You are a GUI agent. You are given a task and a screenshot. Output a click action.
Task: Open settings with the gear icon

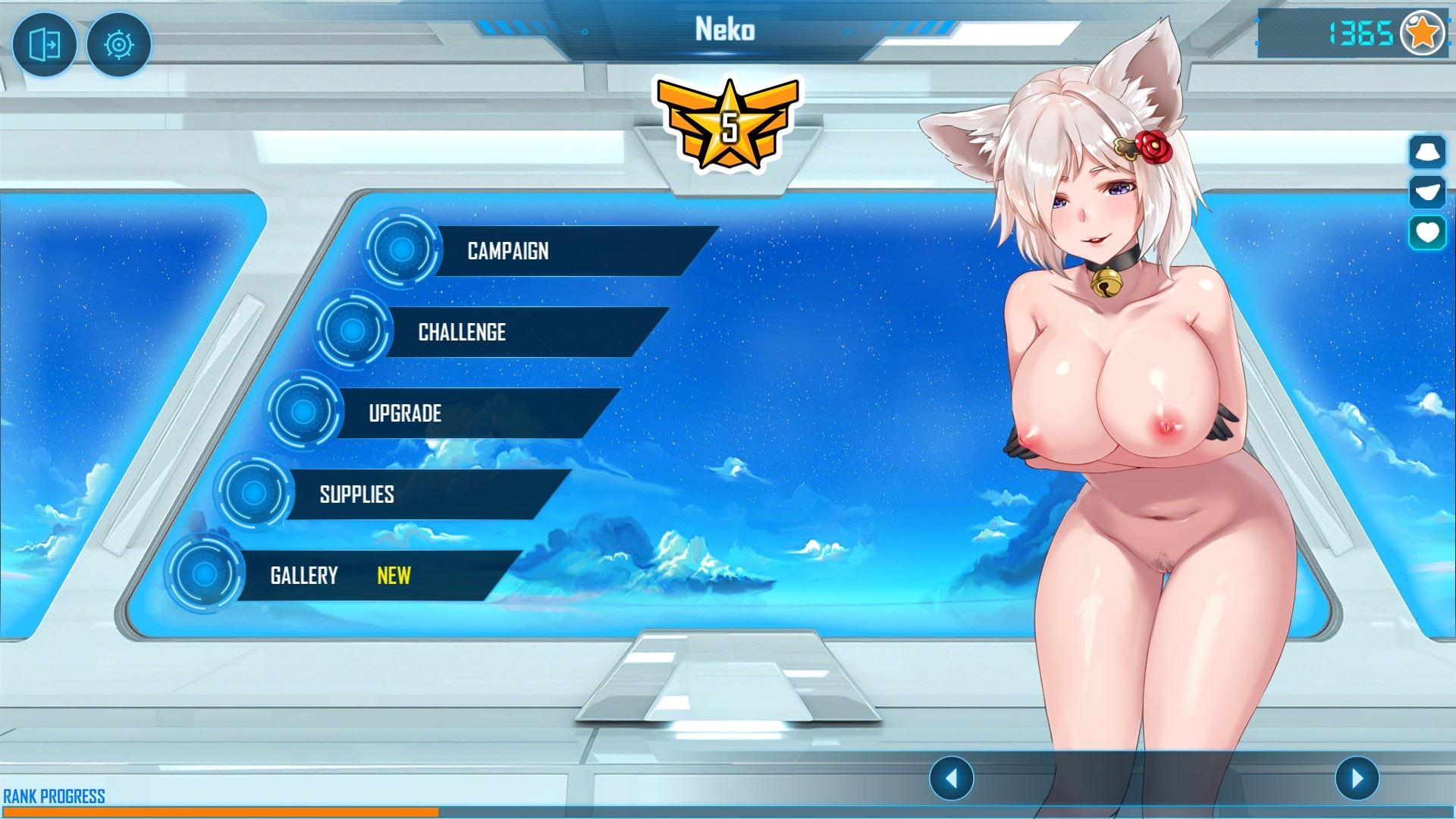click(119, 45)
